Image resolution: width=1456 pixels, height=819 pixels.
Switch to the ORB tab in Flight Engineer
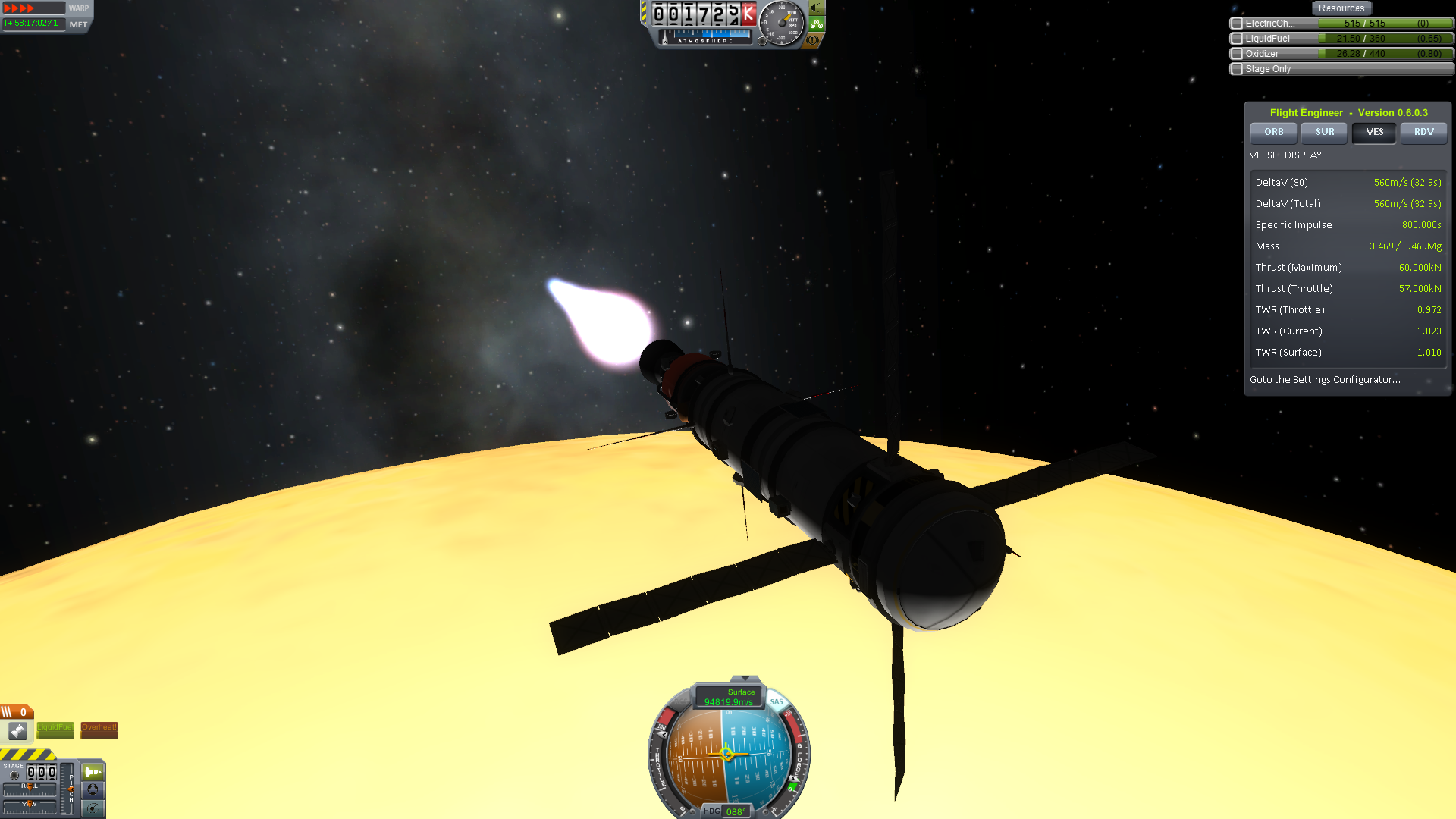(1273, 132)
